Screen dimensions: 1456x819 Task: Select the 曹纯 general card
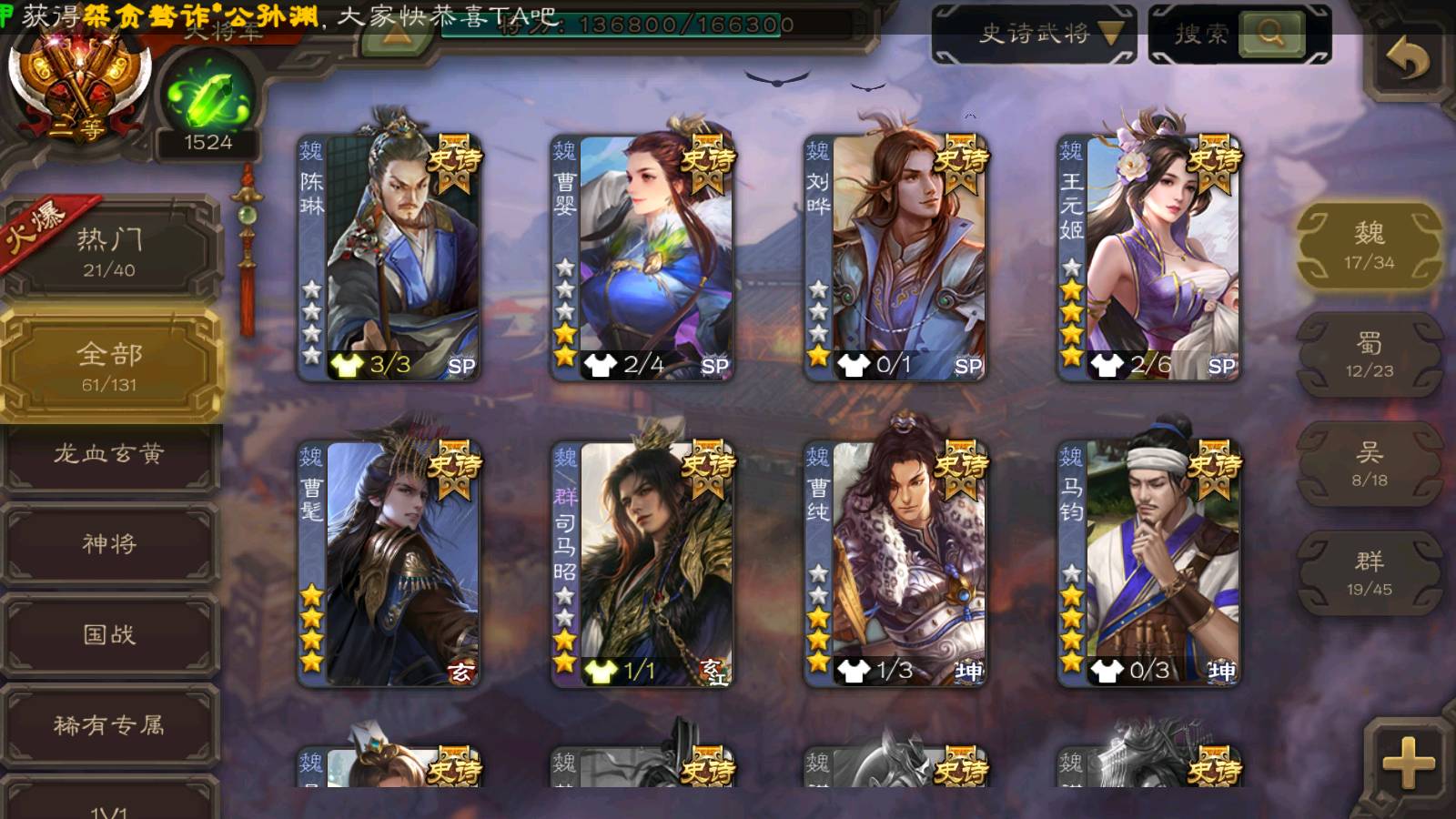click(x=895, y=562)
